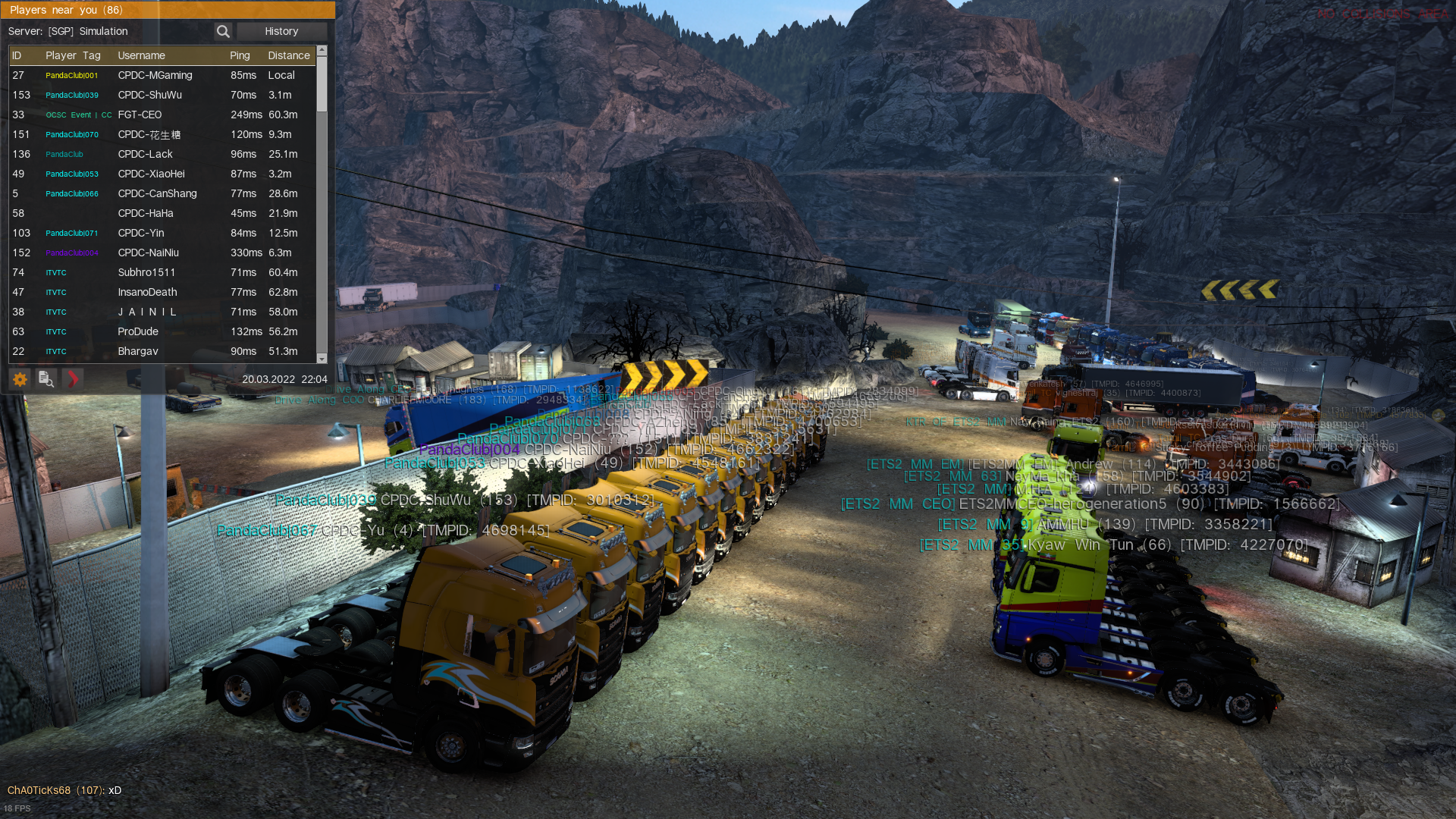Choose player FGT-CEO from the list
Image resolution: width=1456 pixels, height=819 pixels.
(140, 115)
